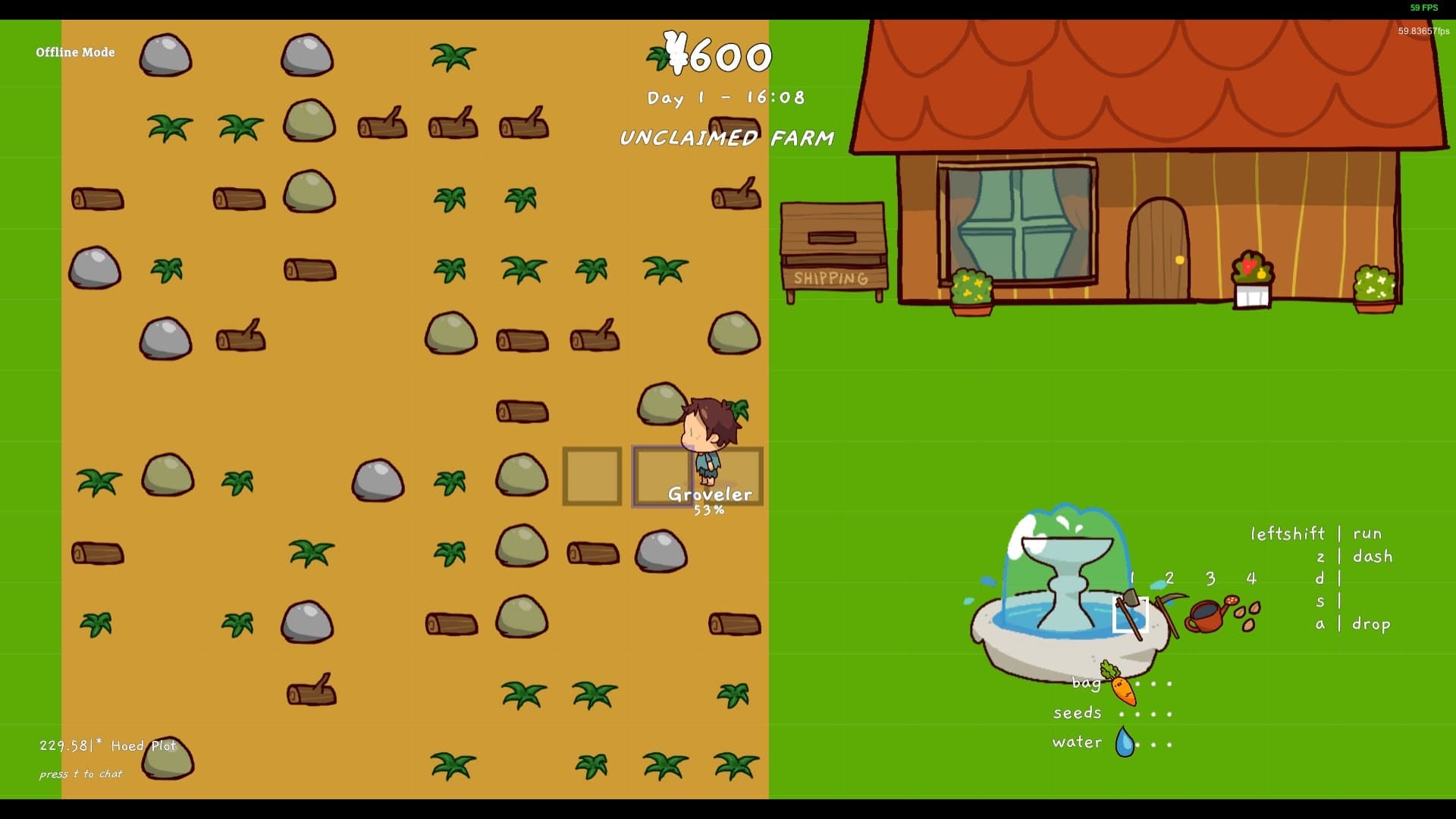Click the SHIPPING bin sign
The height and width of the screenshot is (819, 1456).
click(x=831, y=279)
